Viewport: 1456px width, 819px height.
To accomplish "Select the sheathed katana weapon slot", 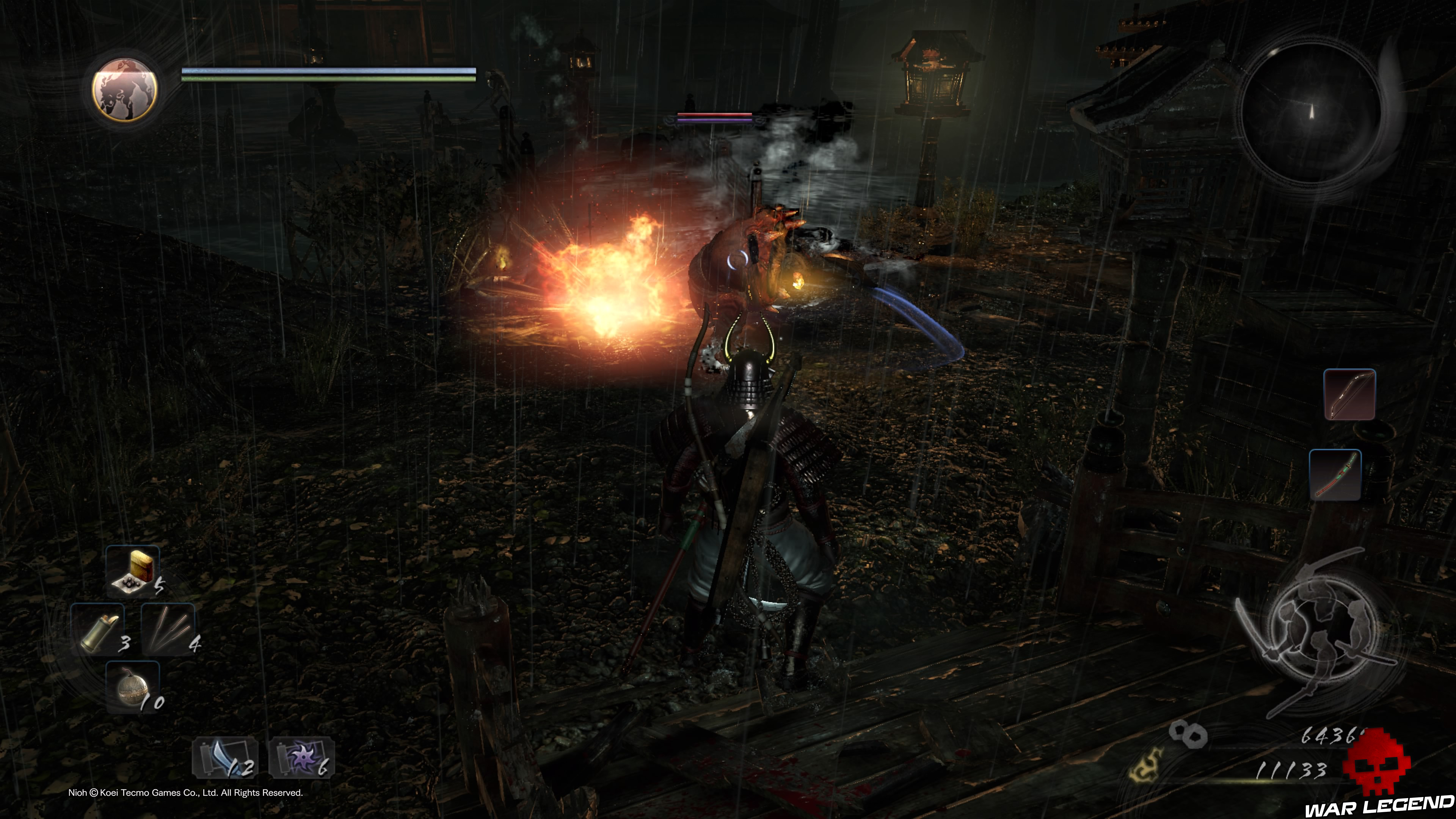I will [x=1335, y=475].
